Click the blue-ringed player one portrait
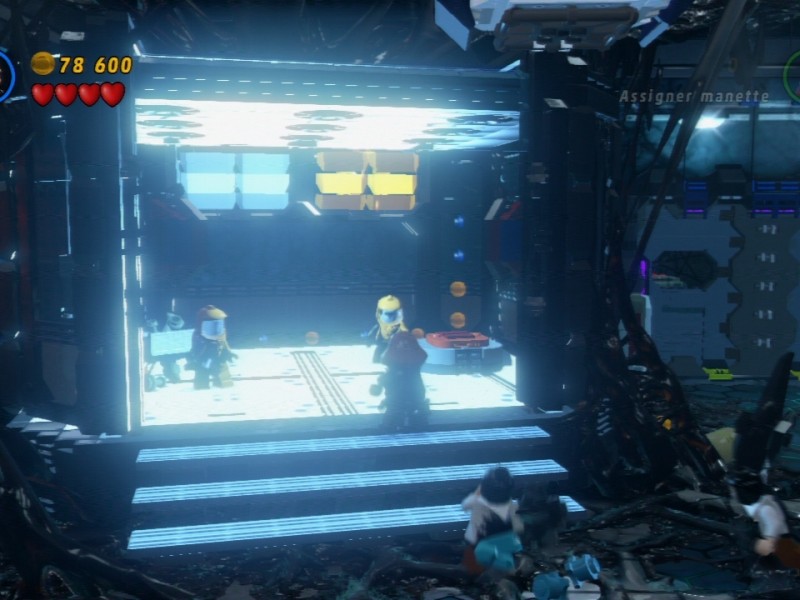Screen dimensions: 800x600 [5, 76]
